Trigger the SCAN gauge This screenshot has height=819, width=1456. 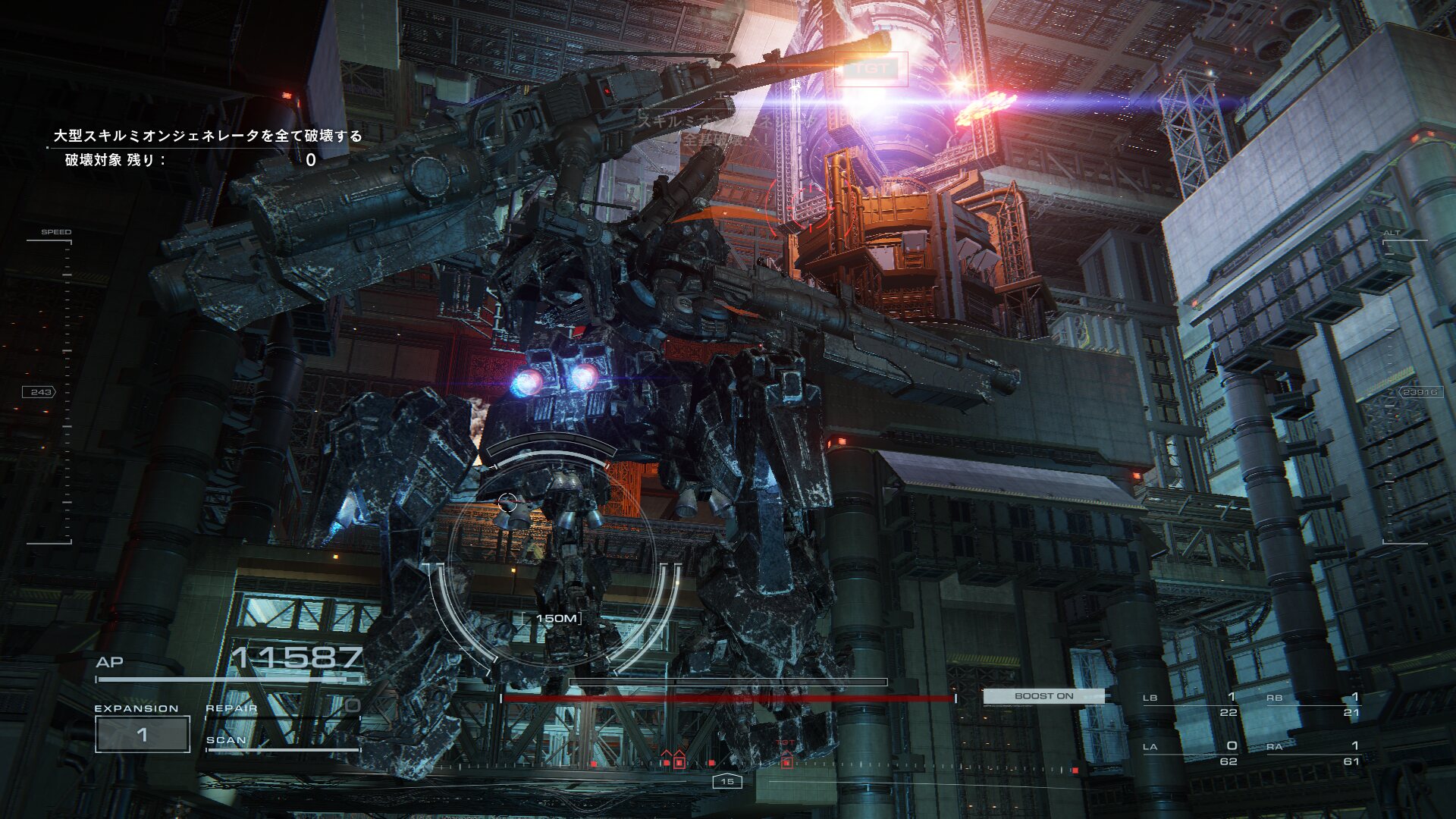282,742
